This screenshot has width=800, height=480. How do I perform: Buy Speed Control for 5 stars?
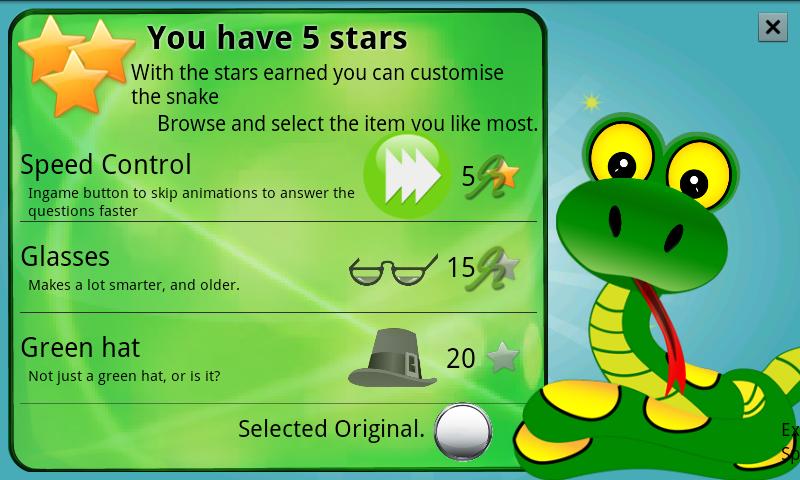pos(491,177)
